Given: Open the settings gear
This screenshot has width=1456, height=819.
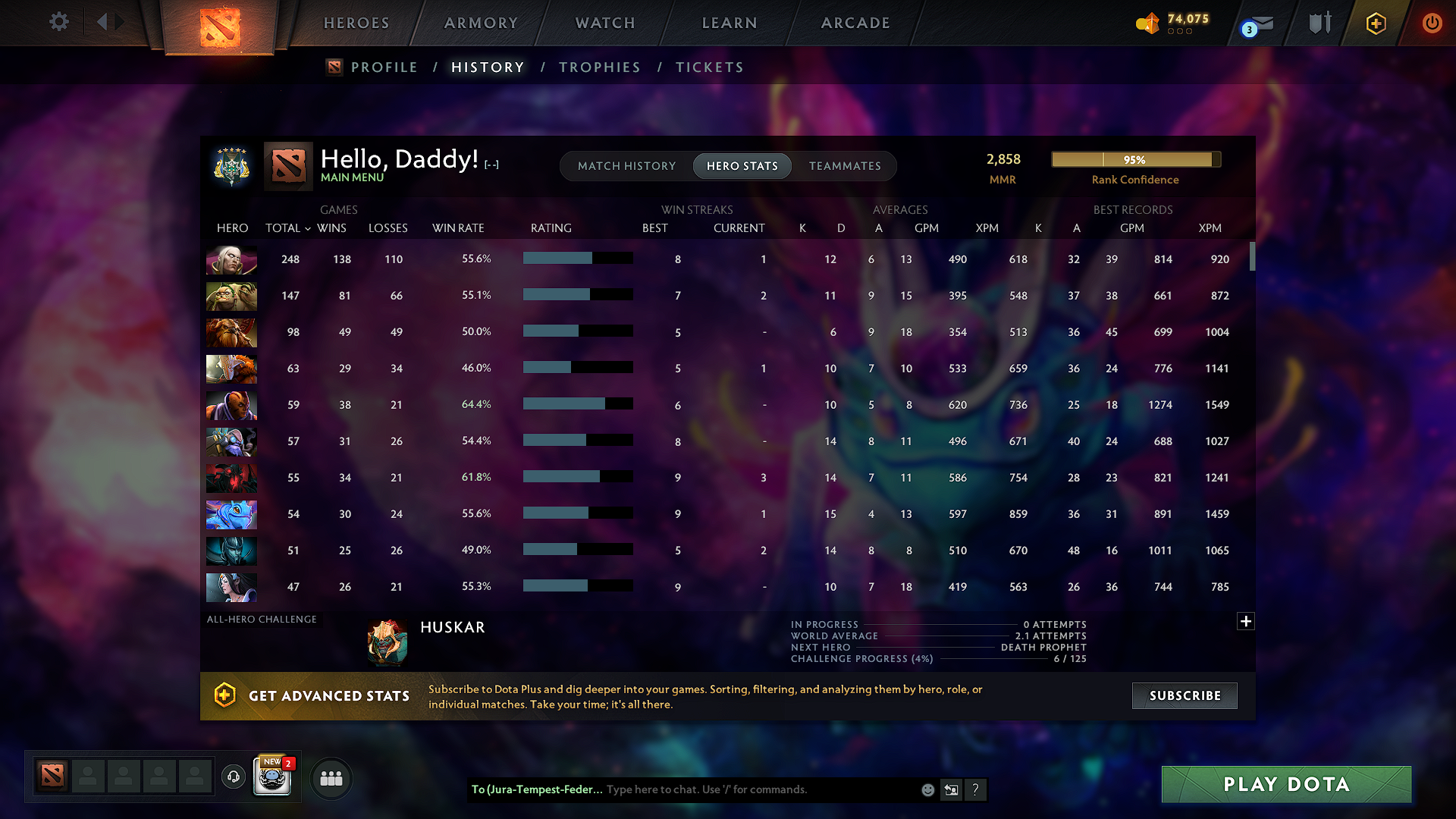Looking at the screenshot, I should (58, 22).
